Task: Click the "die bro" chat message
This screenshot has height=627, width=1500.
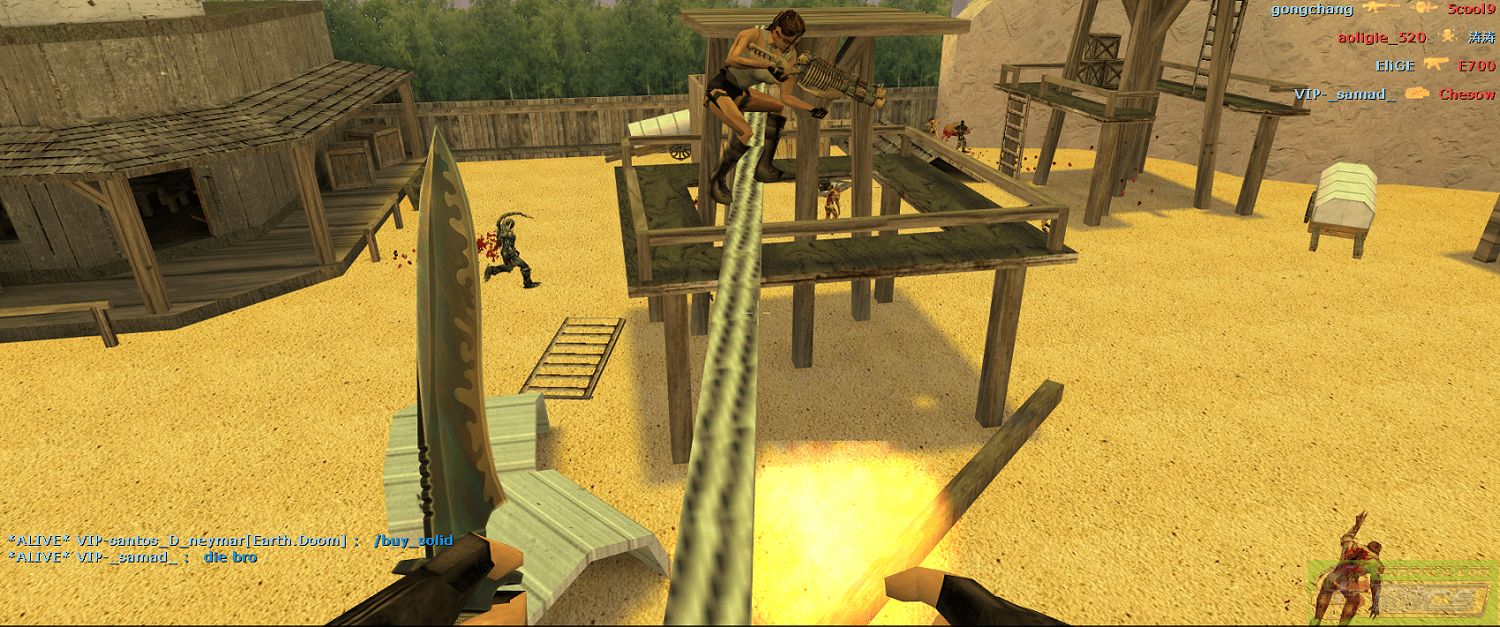Action: pos(230,557)
